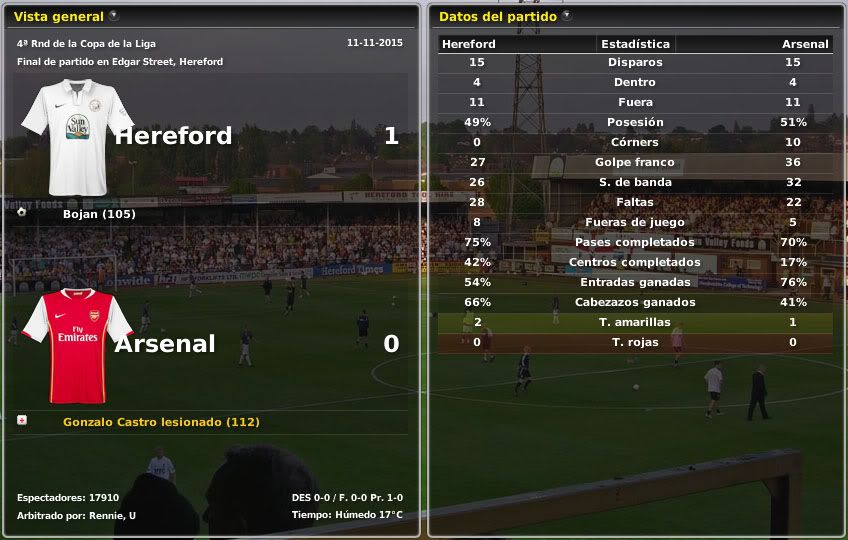
Task: Select the T. amarillas statistics row
Action: 635,322
